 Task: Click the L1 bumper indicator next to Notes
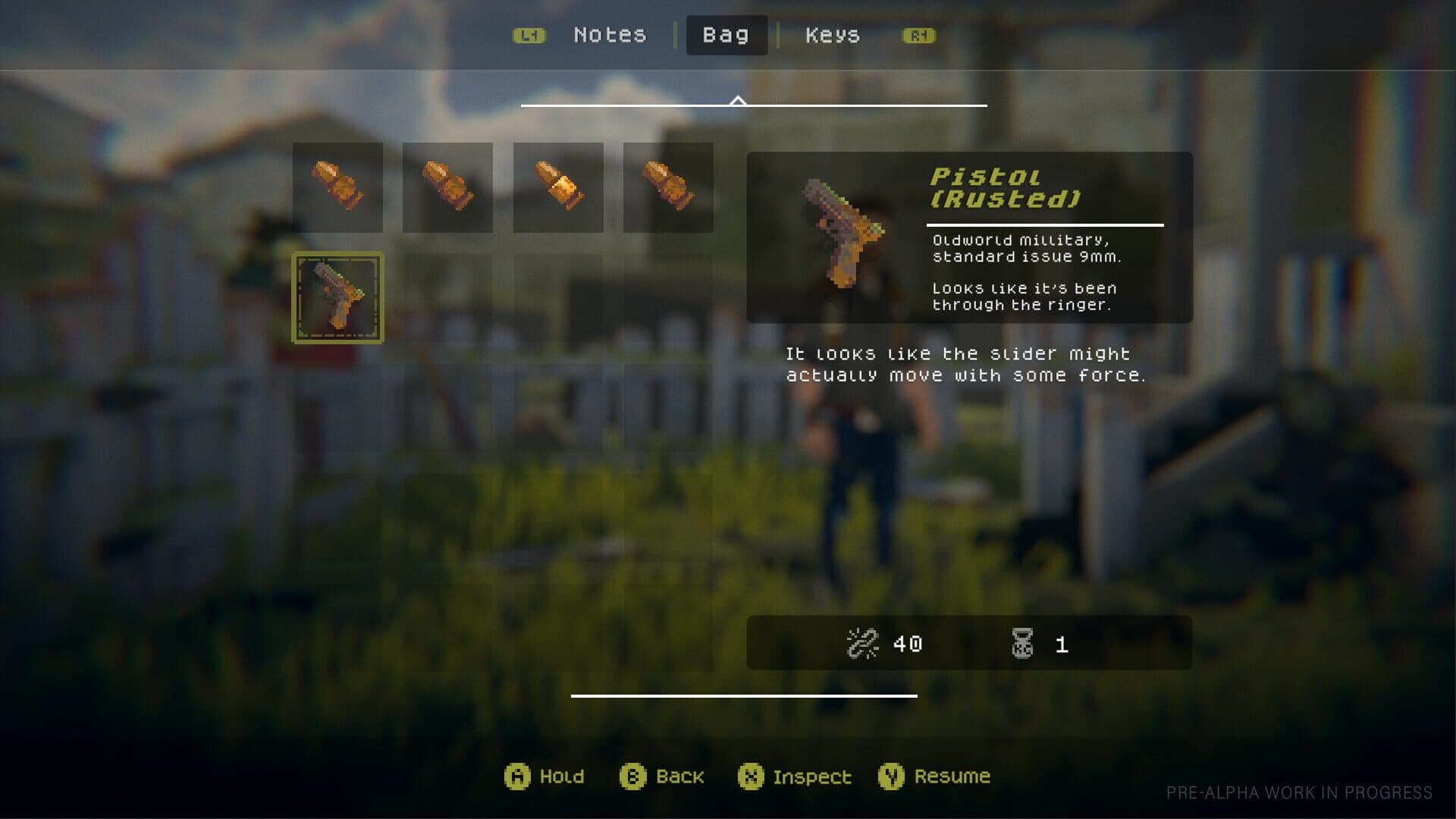[529, 36]
